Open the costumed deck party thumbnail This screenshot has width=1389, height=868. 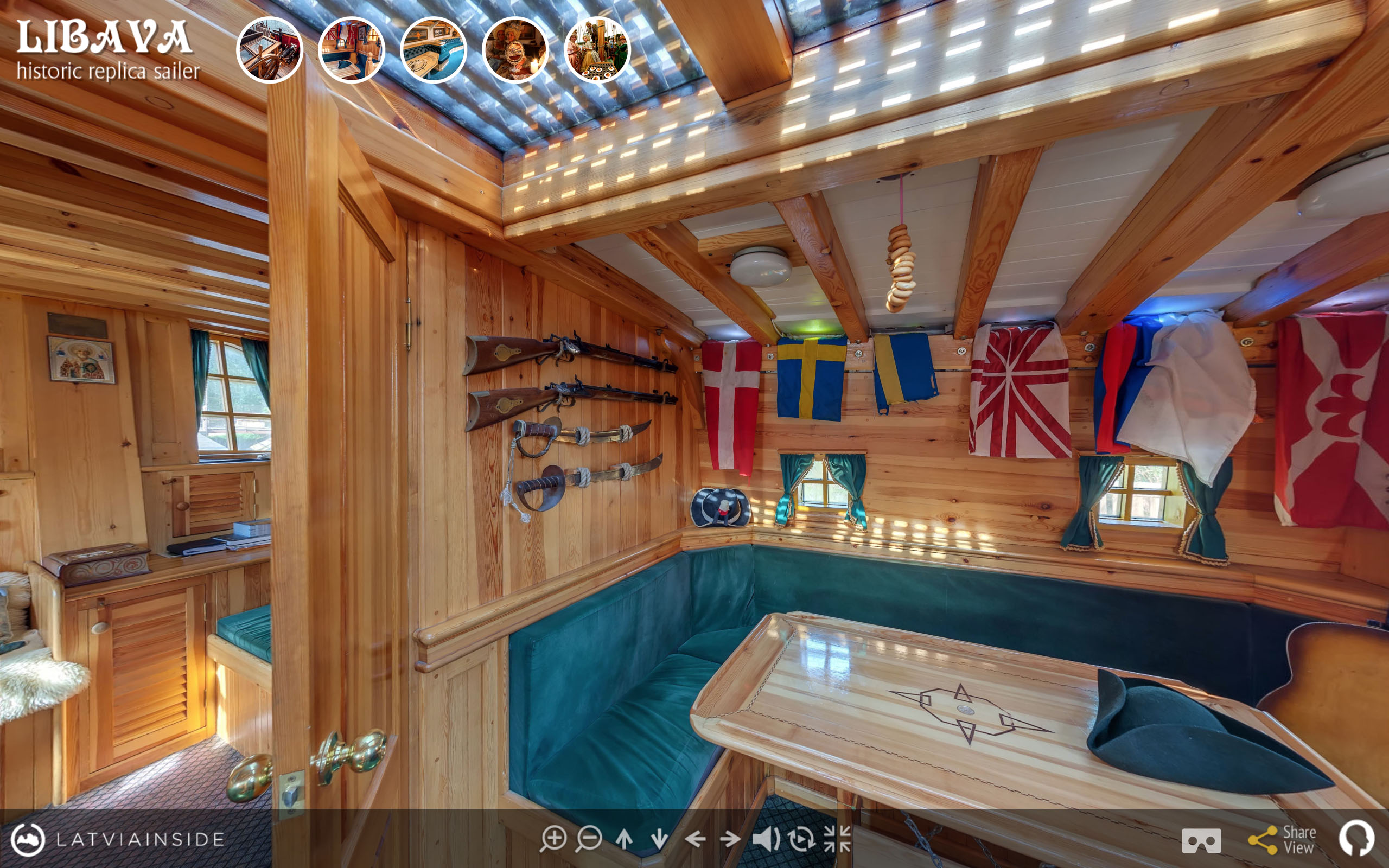(597, 50)
